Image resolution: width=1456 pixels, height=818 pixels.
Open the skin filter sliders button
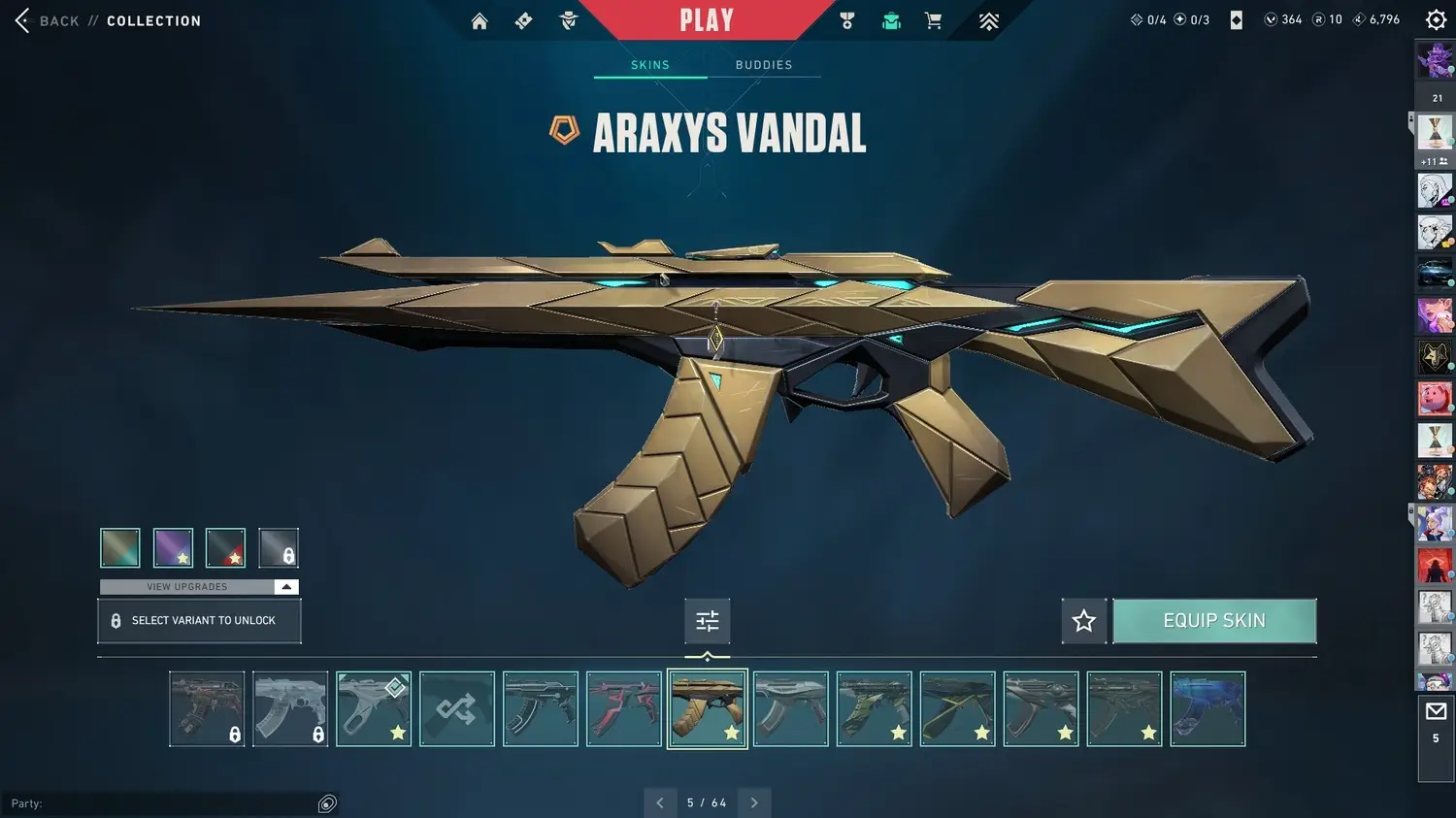point(708,621)
